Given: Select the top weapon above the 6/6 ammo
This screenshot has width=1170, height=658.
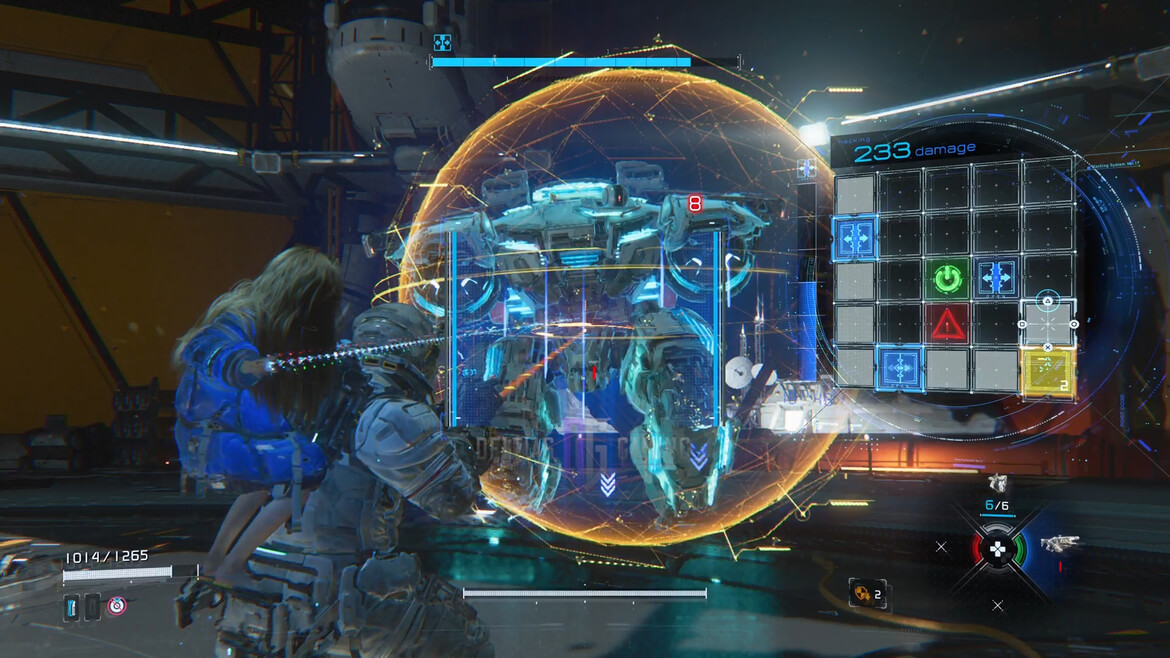Looking at the screenshot, I should [997, 482].
